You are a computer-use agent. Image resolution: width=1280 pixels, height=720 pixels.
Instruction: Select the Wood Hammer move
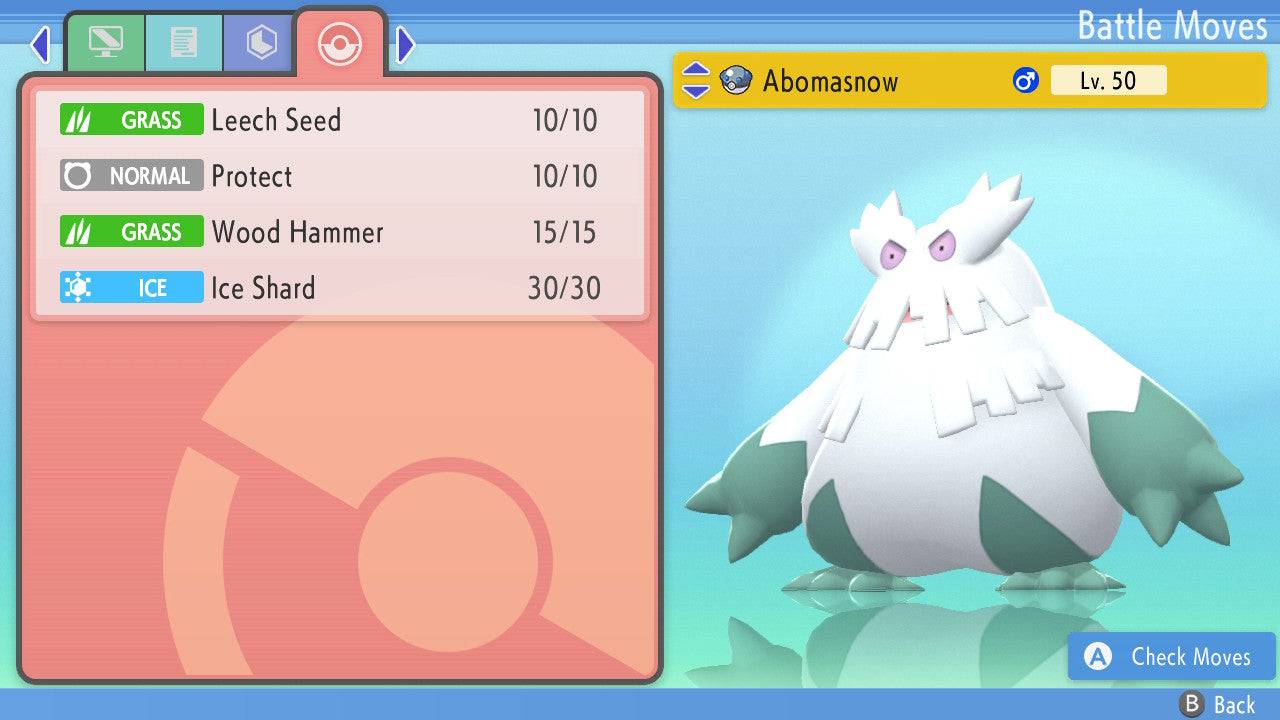click(x=340, y=233)
